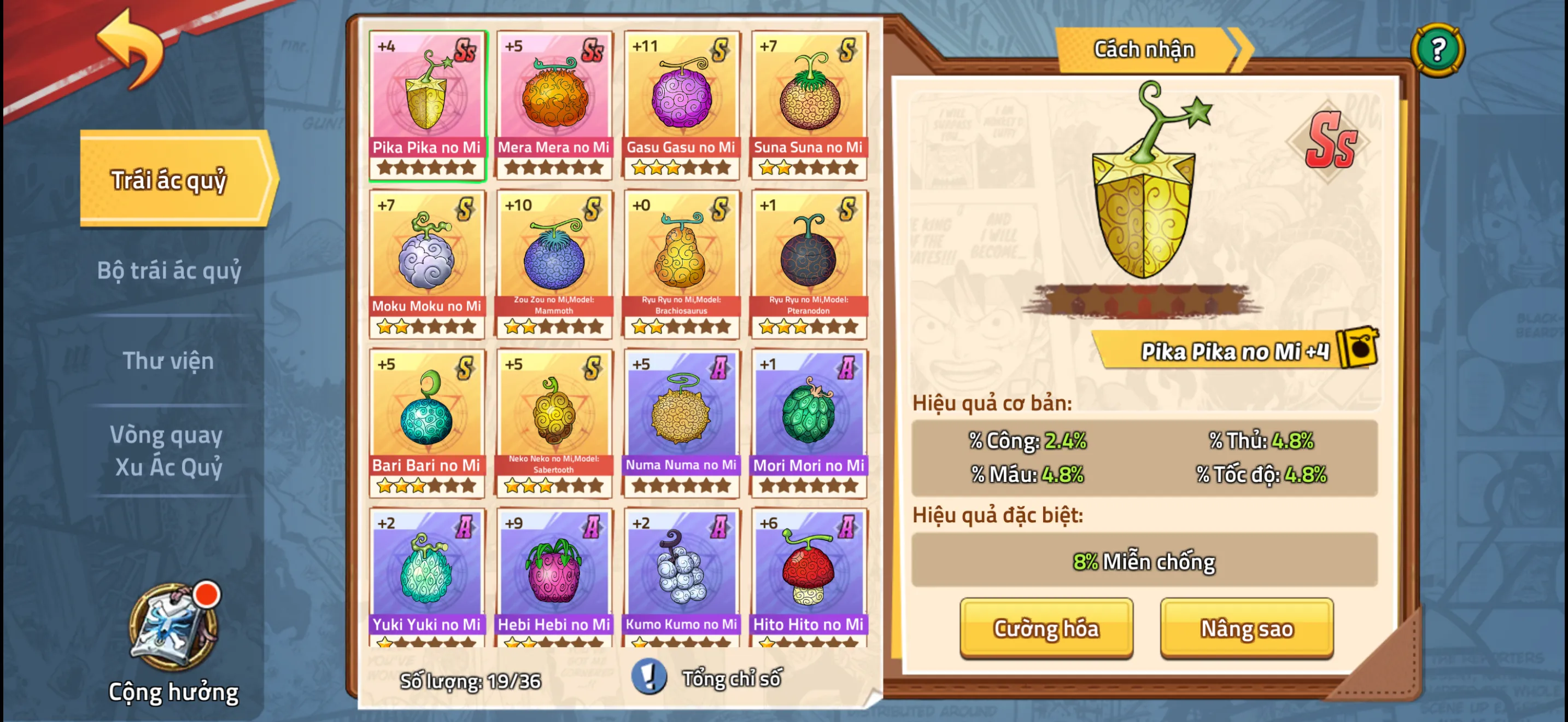
Task: Open the Thư viện tab
Action: 168,360
